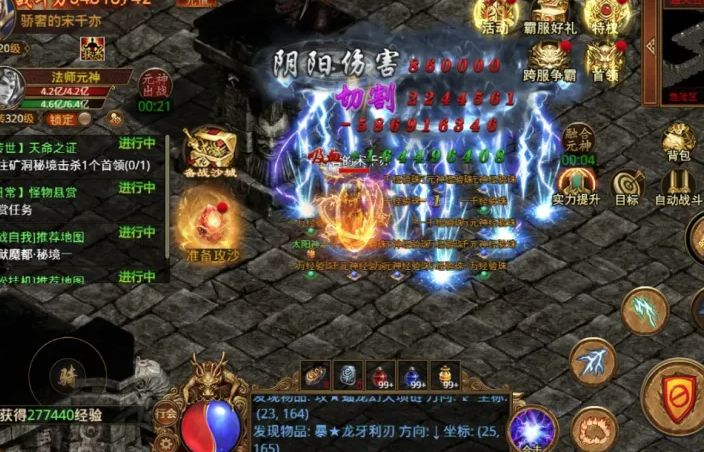This screenshot has height=452, width=704.
Task: Use the red potion in the hotbar
Action: (x=380, y=374)
